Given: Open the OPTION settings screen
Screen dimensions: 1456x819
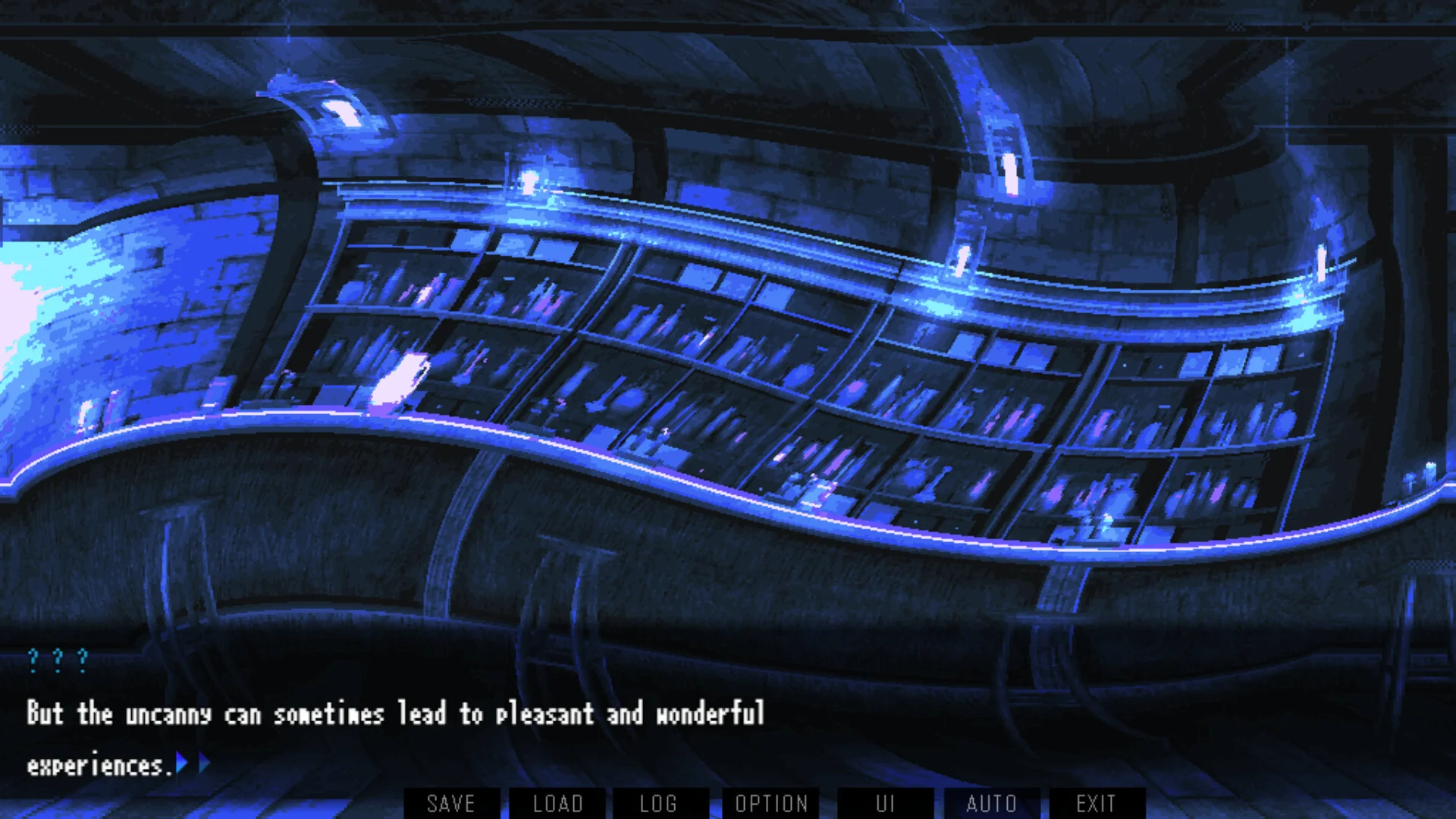Looking at the screenshot, I should [771, 804].
